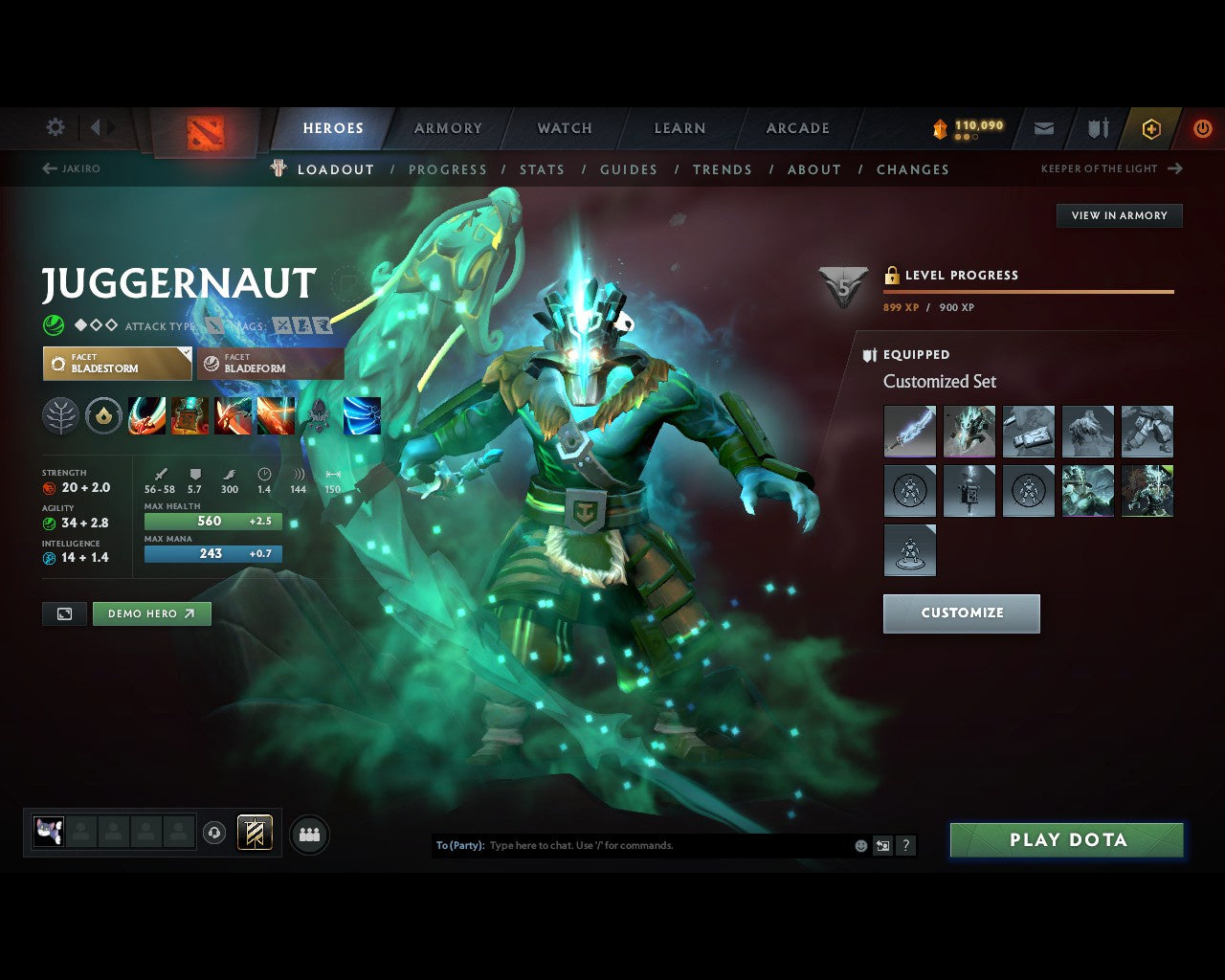Screen dimensions: 1225x980
Task: Toggle the fullscreen hero preview icon
Action: click(63, 613)
